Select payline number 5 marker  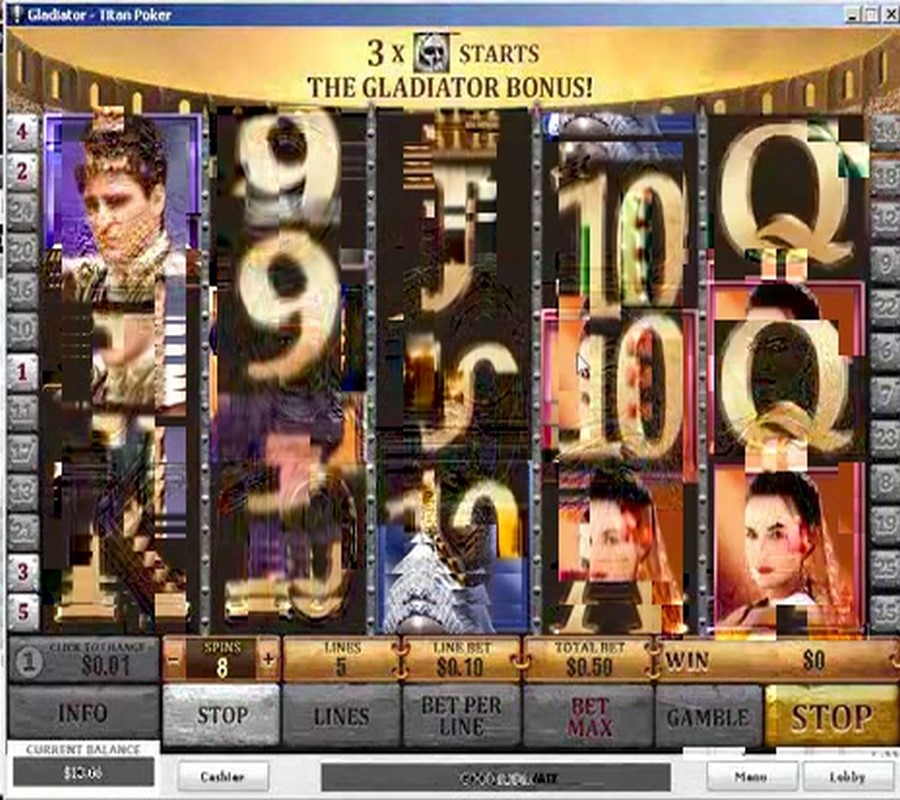point(22,611)
